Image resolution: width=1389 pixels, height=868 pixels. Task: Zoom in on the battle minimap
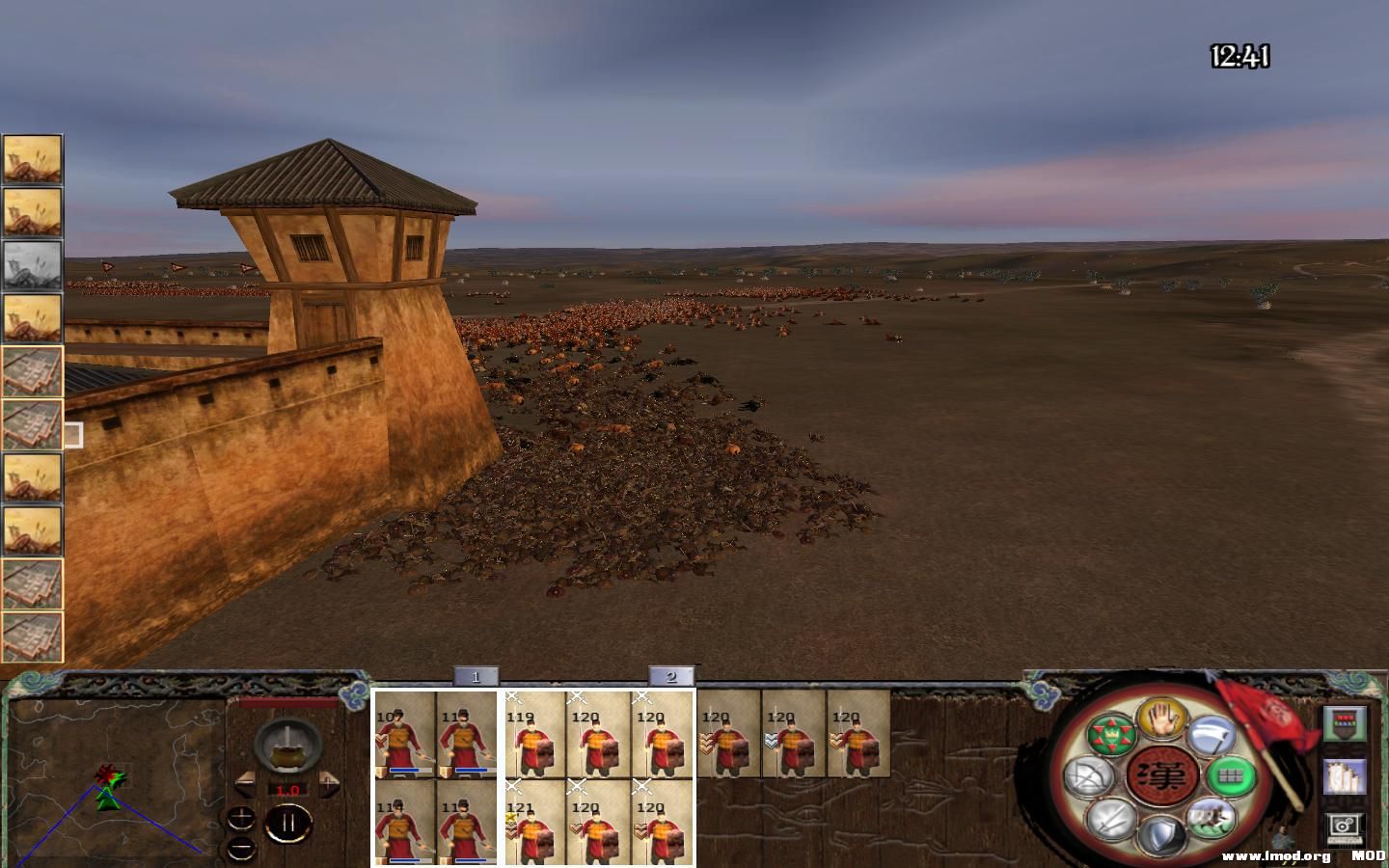pos(241,818)
